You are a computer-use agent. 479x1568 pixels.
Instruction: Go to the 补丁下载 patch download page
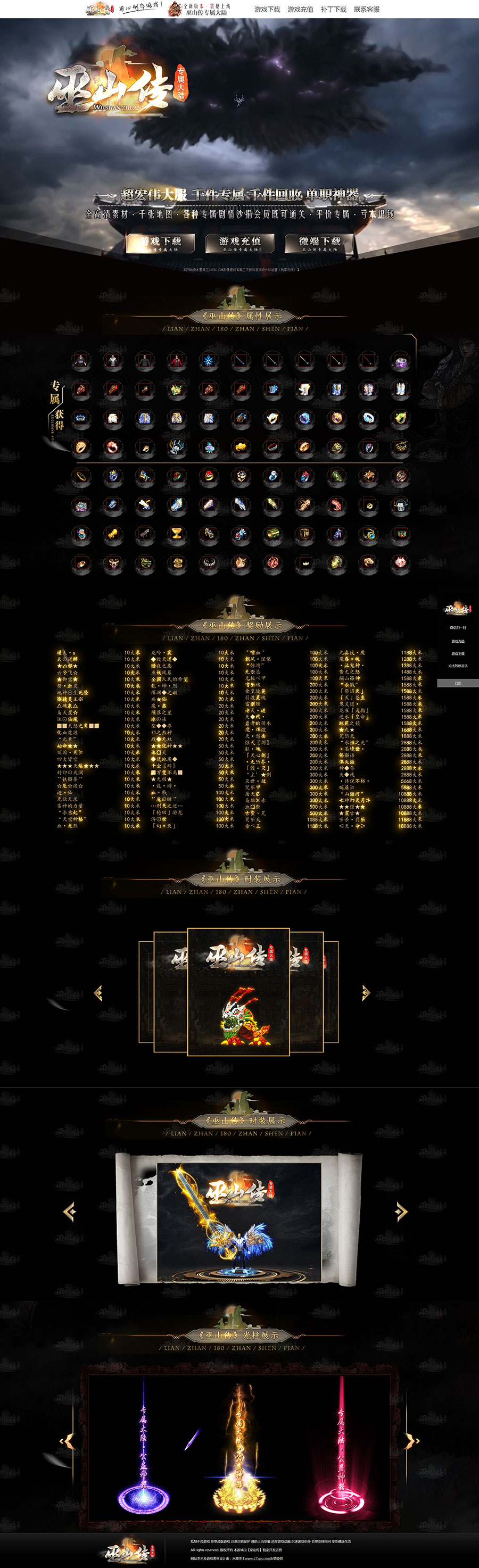pyautogui.click(x=333, y=9)
